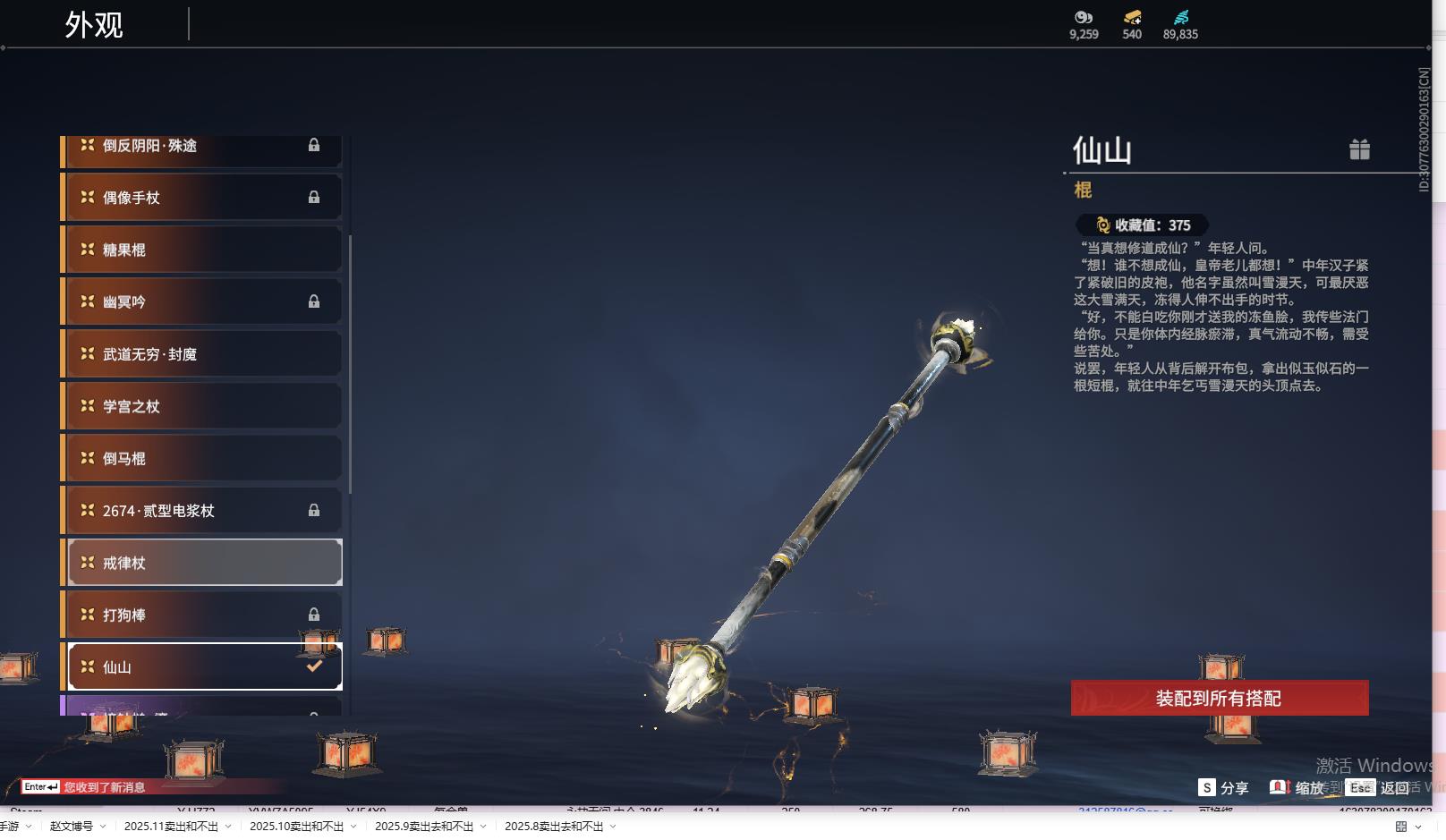Screen dimensions: 1446x840
Task: Switch to the 2025.11卖出和不出 sheet tab
Action: 171,827
